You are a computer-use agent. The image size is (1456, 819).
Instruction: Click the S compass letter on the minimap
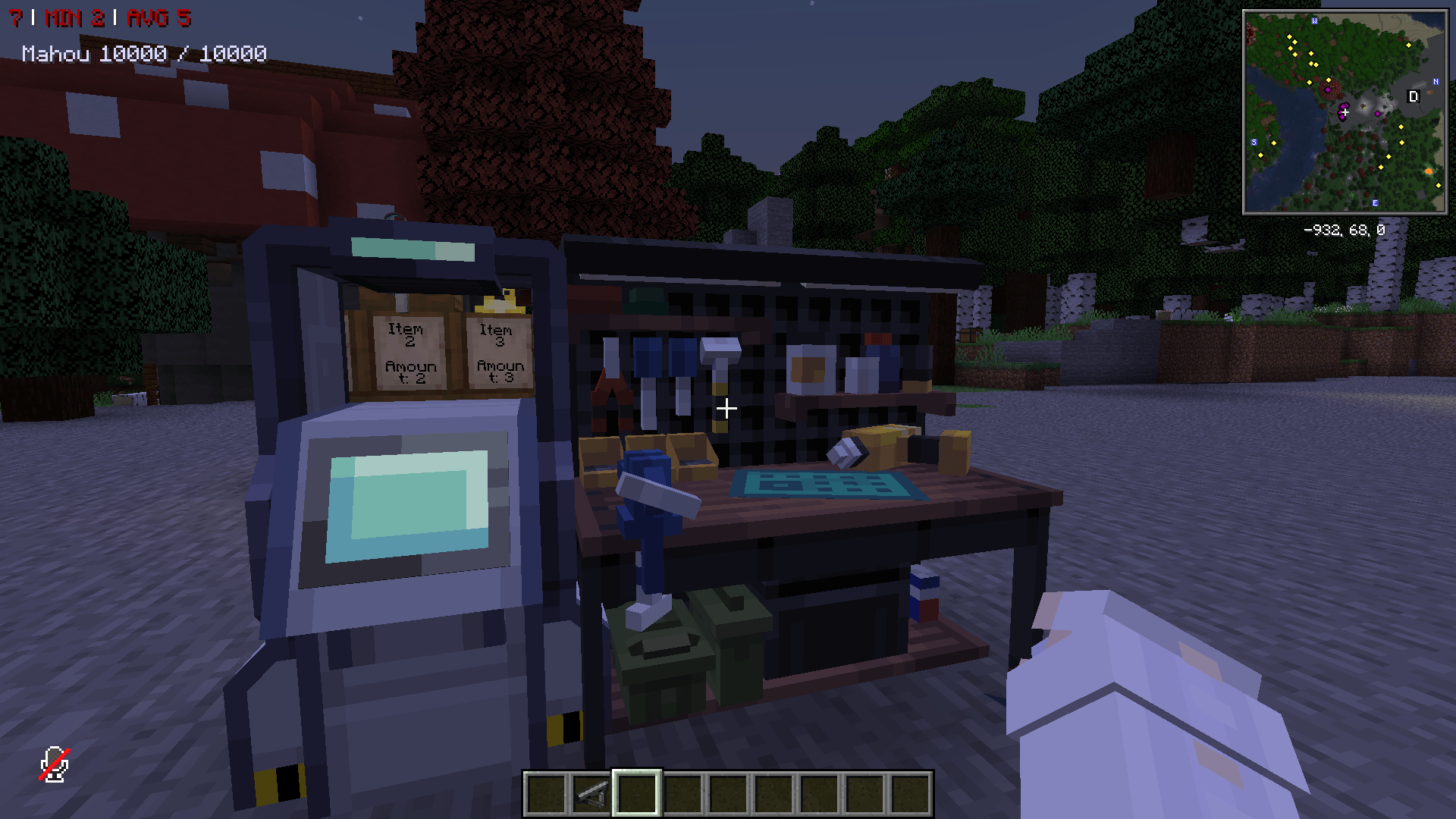(x=1254, y=142)
